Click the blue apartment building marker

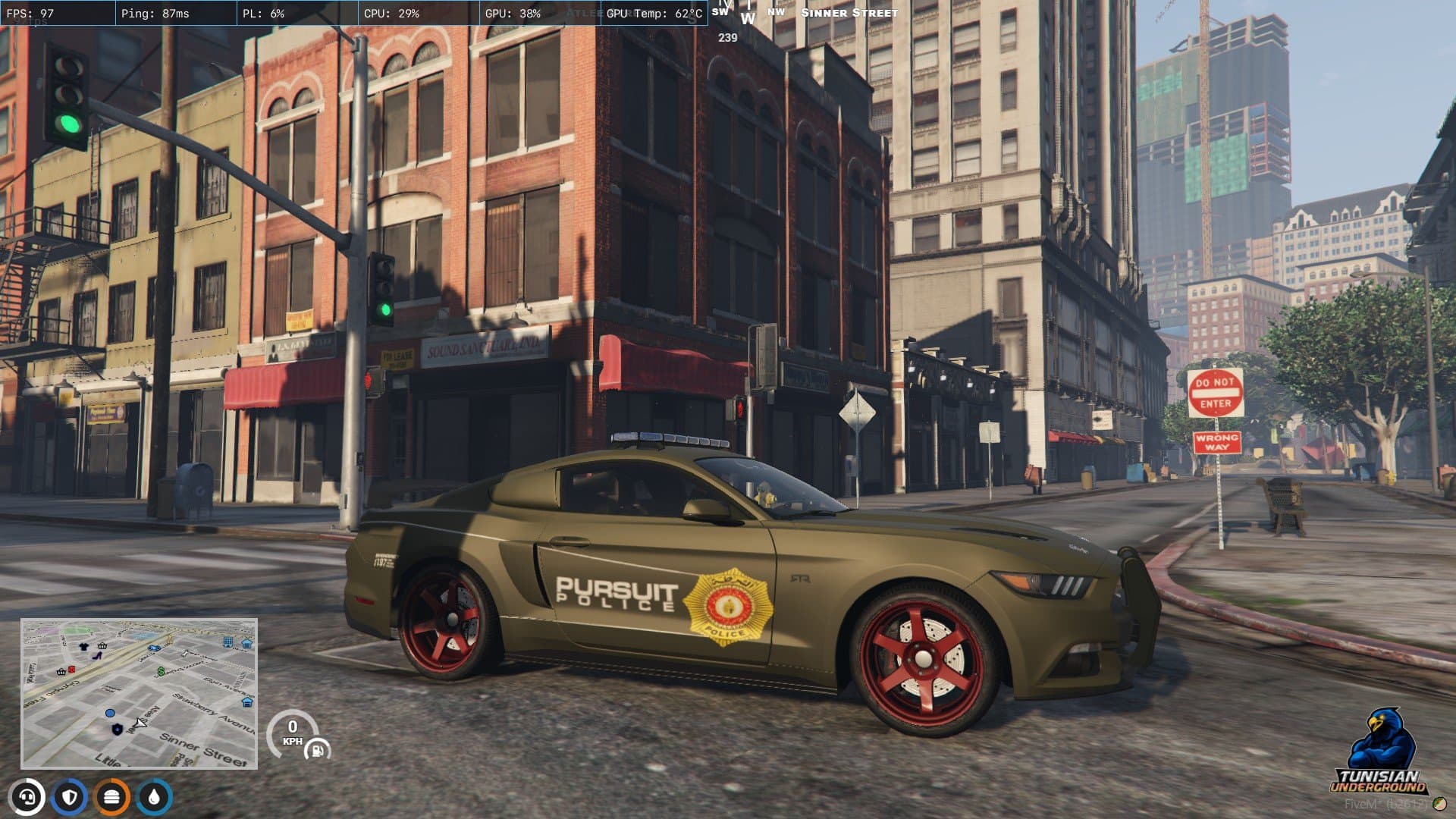[227, 642]
